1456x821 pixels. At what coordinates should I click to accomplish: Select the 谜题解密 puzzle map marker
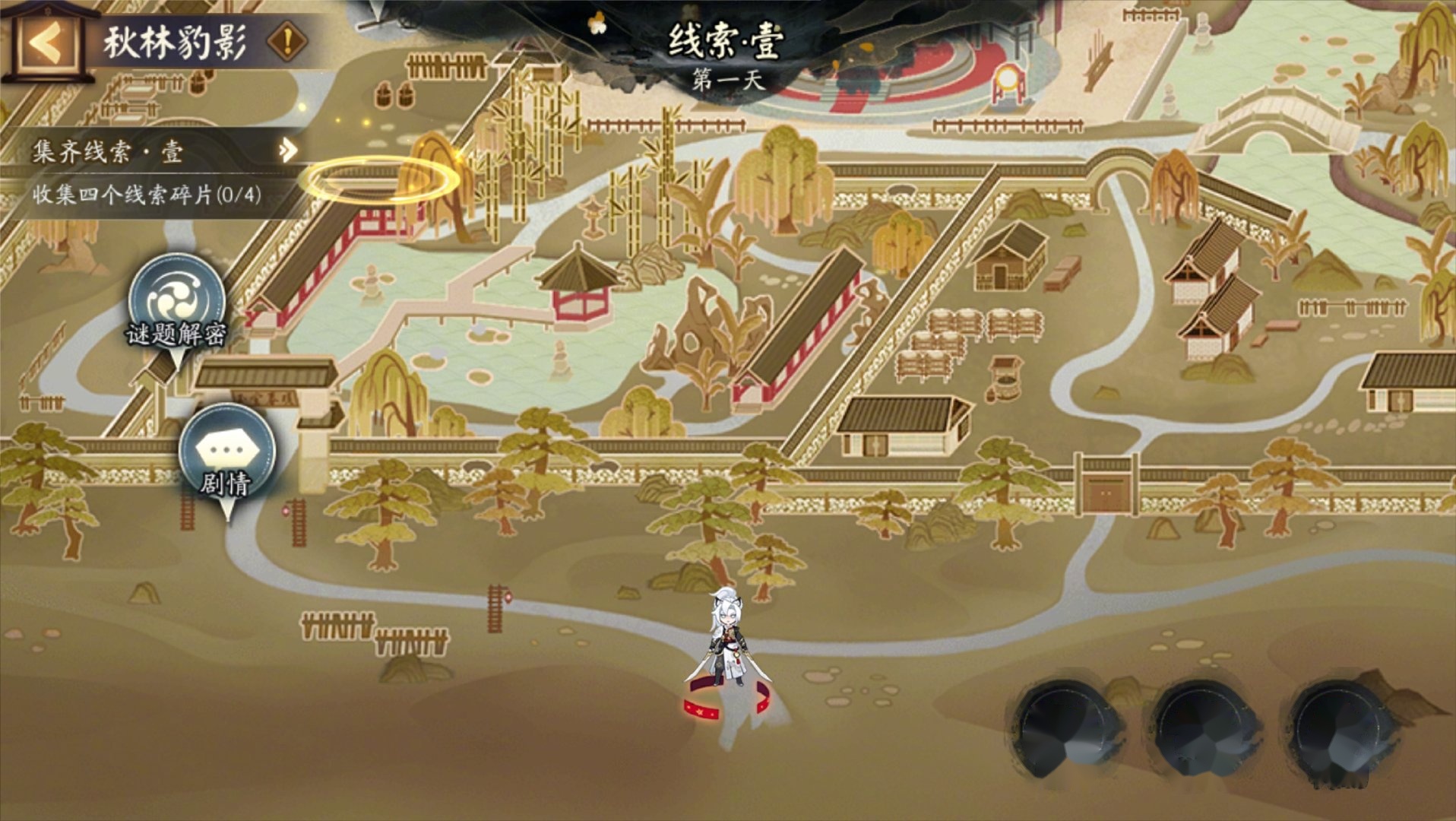(x=177, y=303)
